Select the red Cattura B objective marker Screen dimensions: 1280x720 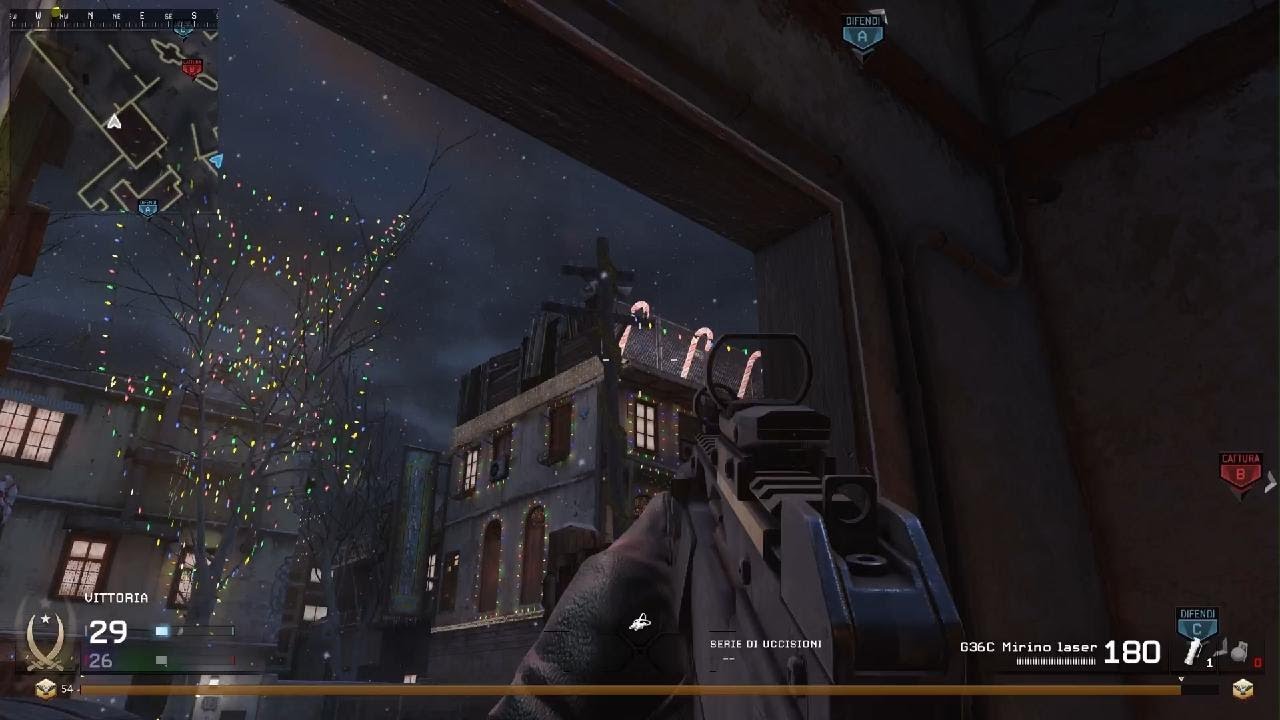[1240, 474]
